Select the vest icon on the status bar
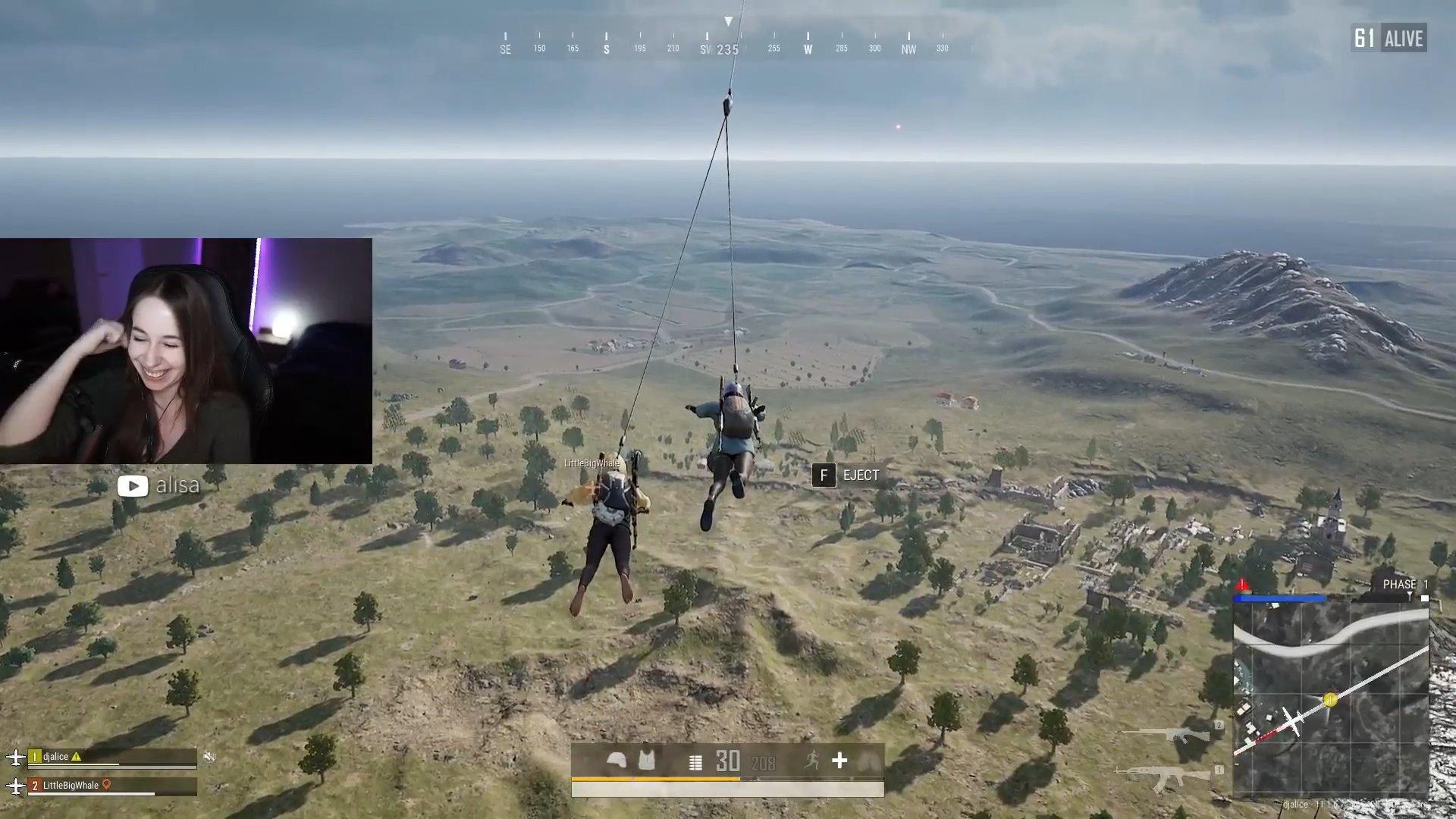Image resolution: width=1456 pixels, height=819 pixels. pyautogui.click(x=647, y=761)
